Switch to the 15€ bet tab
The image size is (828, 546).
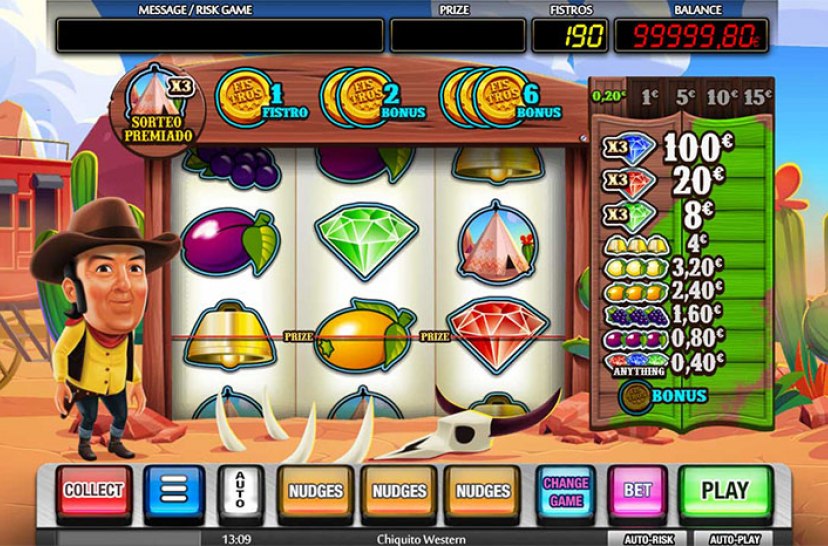[756, 97]
